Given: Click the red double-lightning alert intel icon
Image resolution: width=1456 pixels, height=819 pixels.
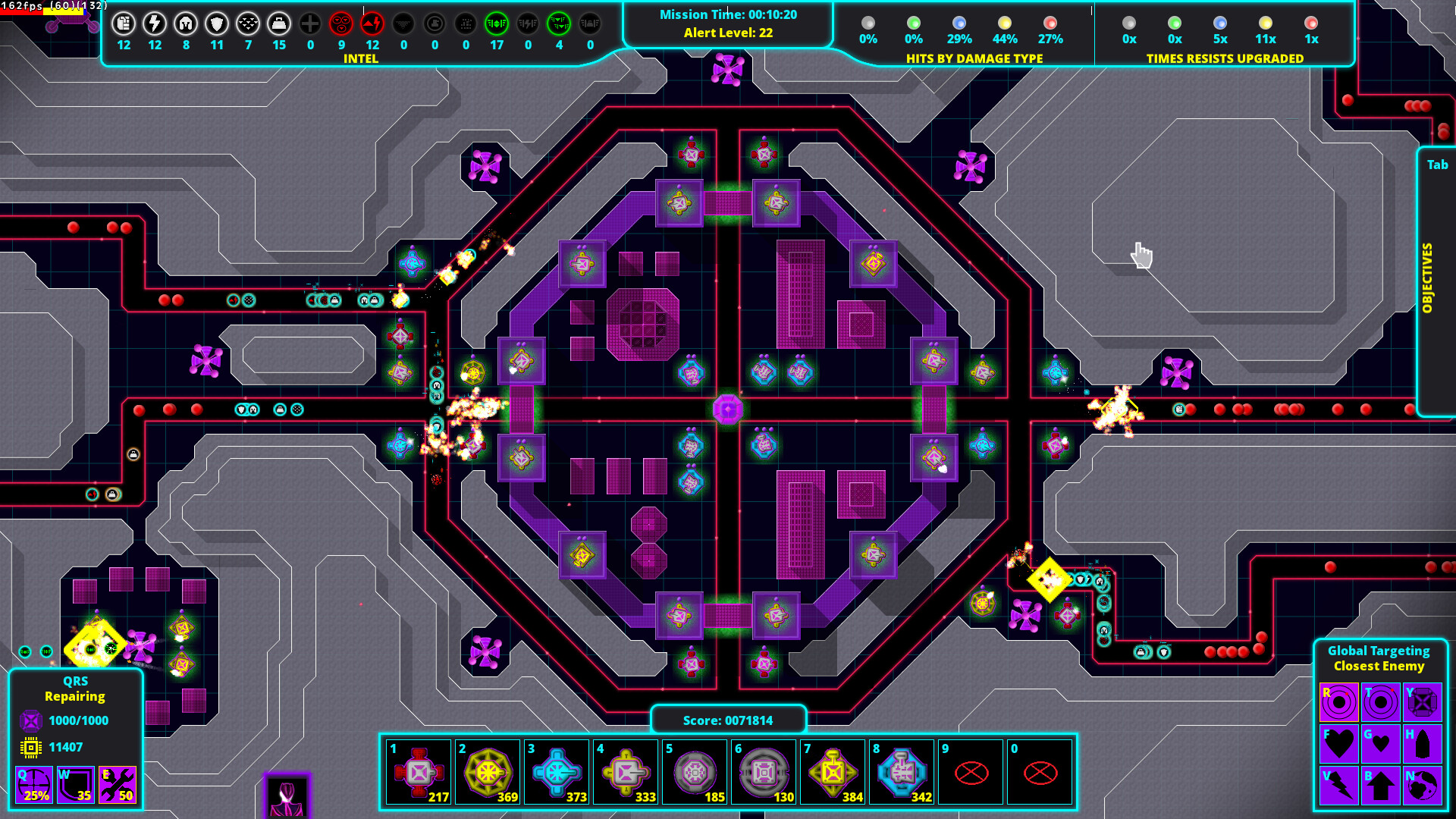Looking at the screenshot, I should pos(372,24).
